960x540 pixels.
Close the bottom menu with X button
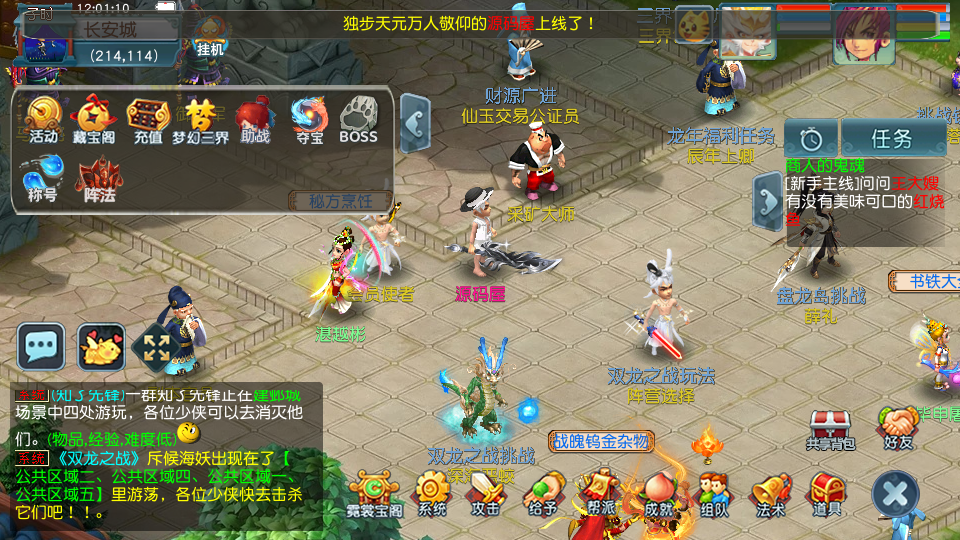point(895,493)
